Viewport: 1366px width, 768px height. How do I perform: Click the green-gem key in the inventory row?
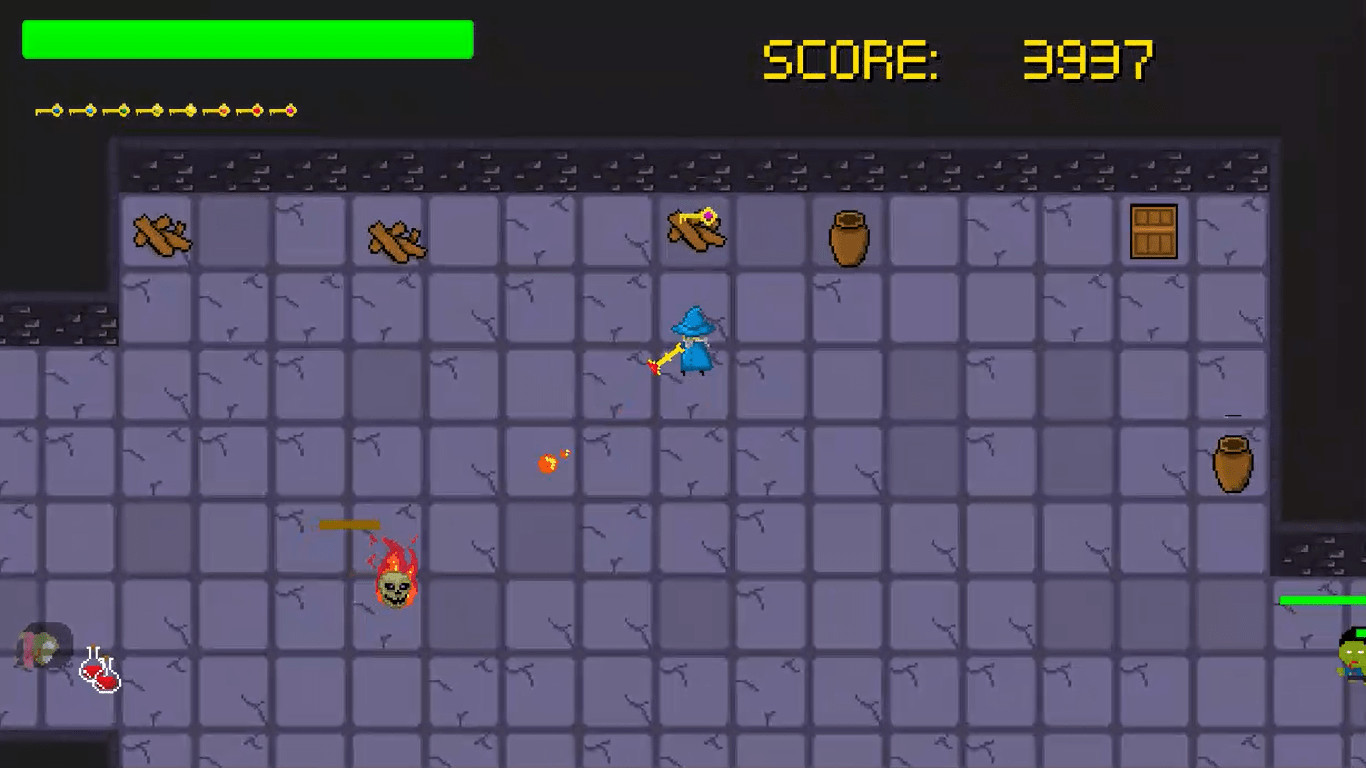coord(124,110)
